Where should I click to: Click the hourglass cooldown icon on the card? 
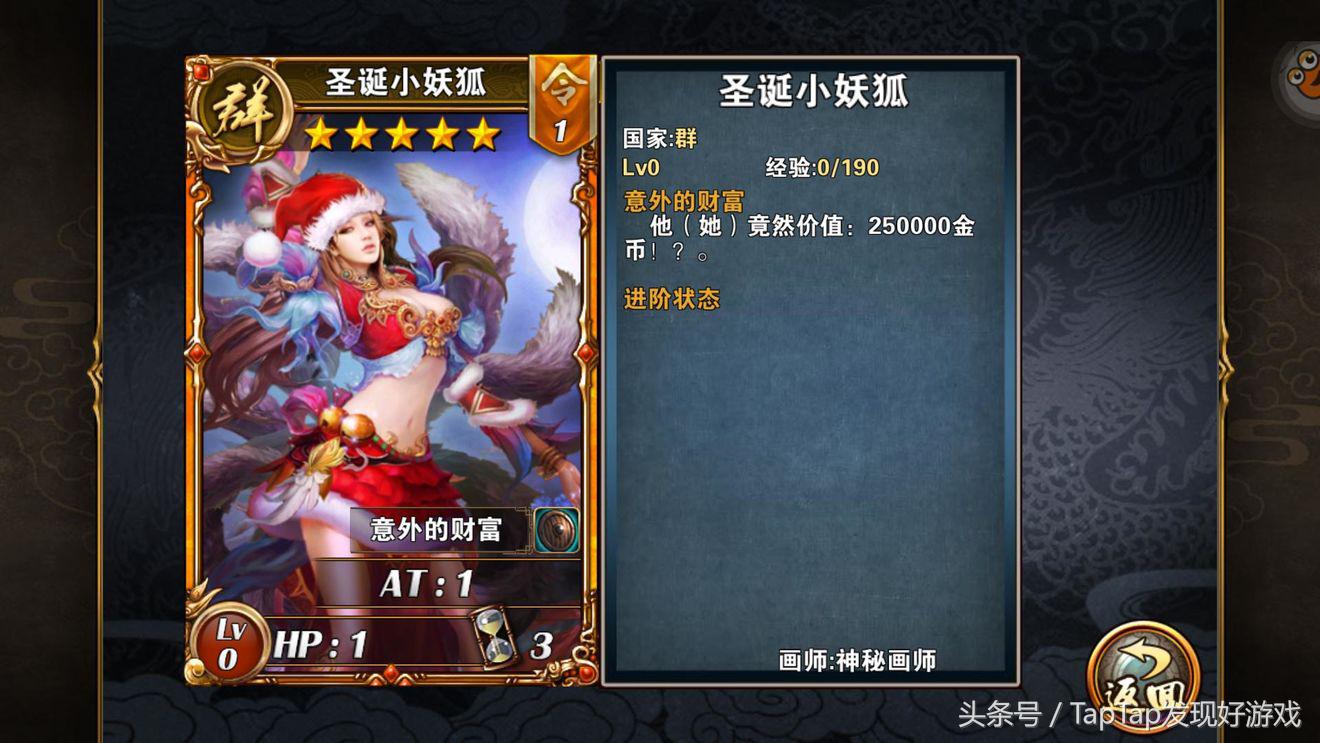click(491, 636)
